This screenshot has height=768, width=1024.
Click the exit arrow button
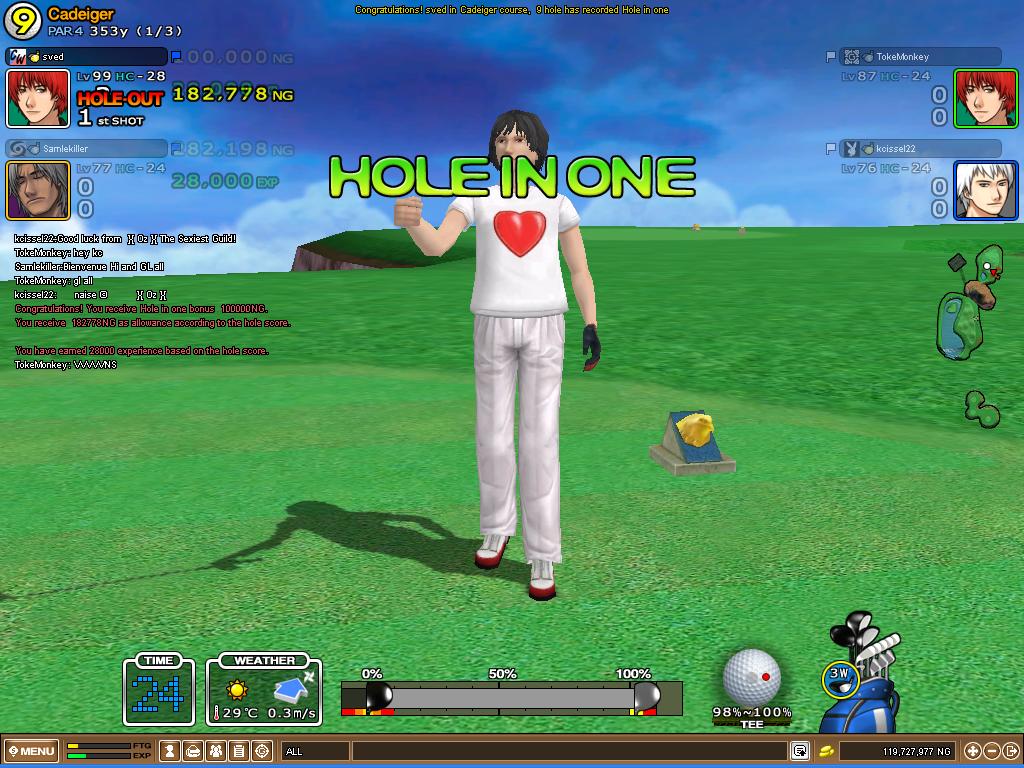tap(1010, 750)
